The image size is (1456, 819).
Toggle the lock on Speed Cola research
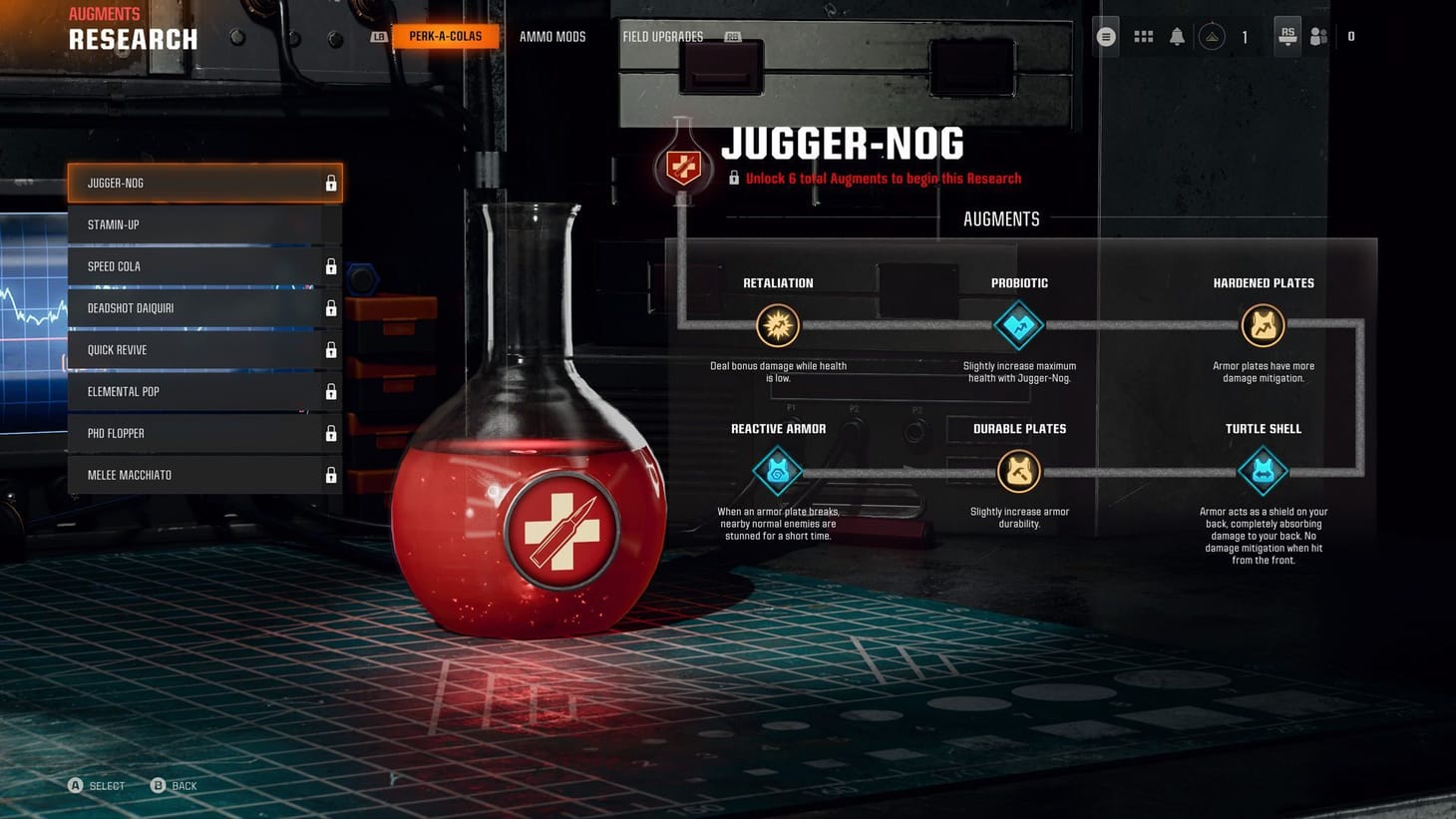point(330,266)
